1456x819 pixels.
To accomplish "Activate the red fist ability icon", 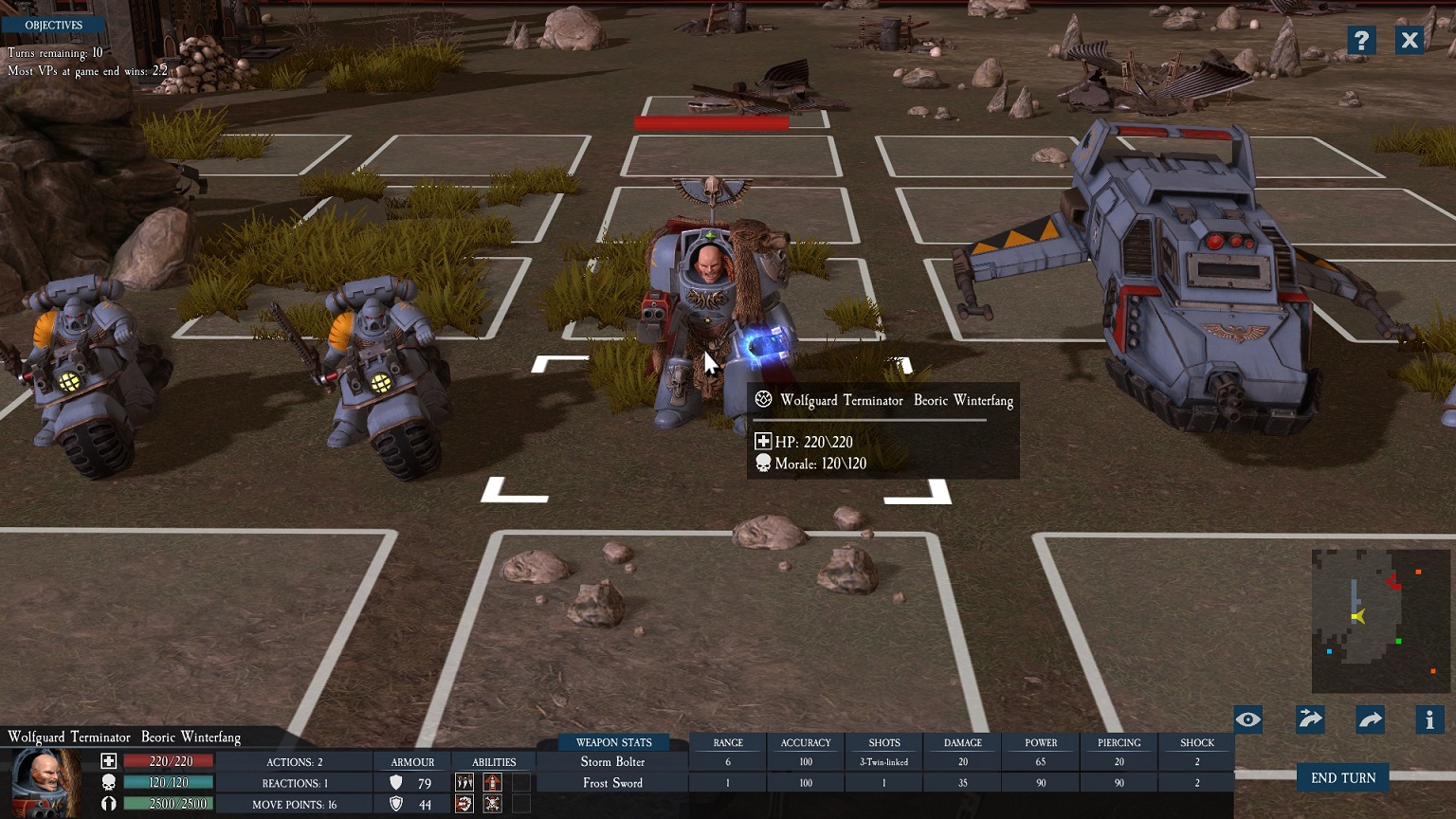I will coord(464,804).
